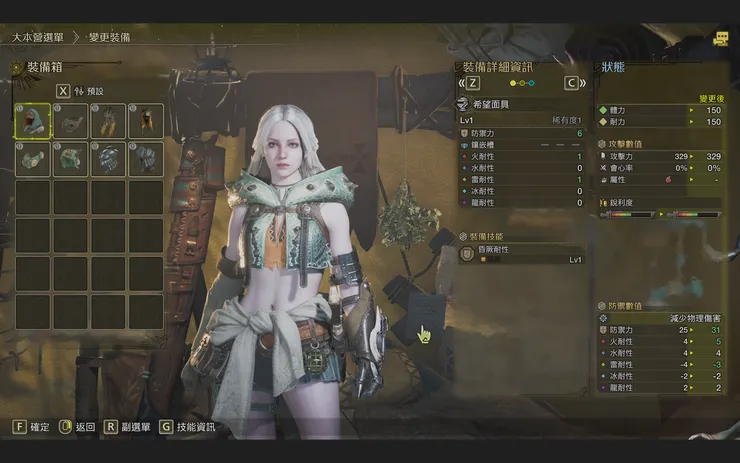This screenshot has height=463, width=740.
Task: Select the highlighted Hope Mask hooded helmet slot
Action: 32,121
